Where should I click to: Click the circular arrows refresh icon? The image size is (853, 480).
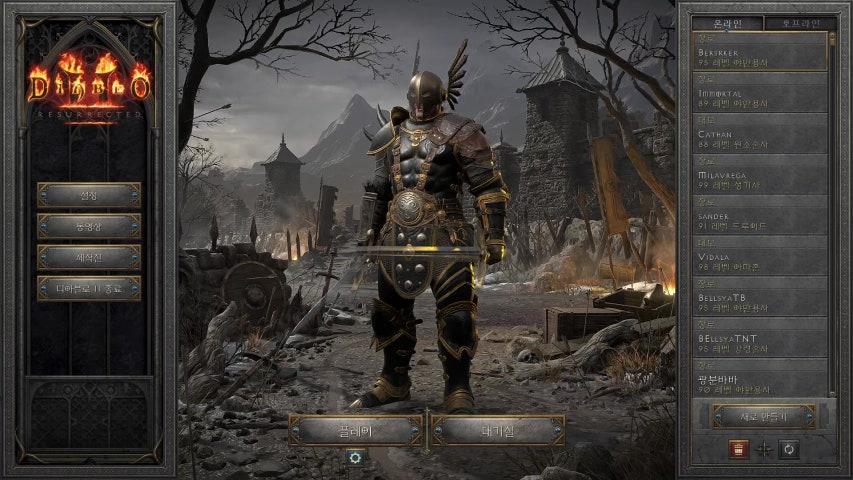[x=789, y=449]
